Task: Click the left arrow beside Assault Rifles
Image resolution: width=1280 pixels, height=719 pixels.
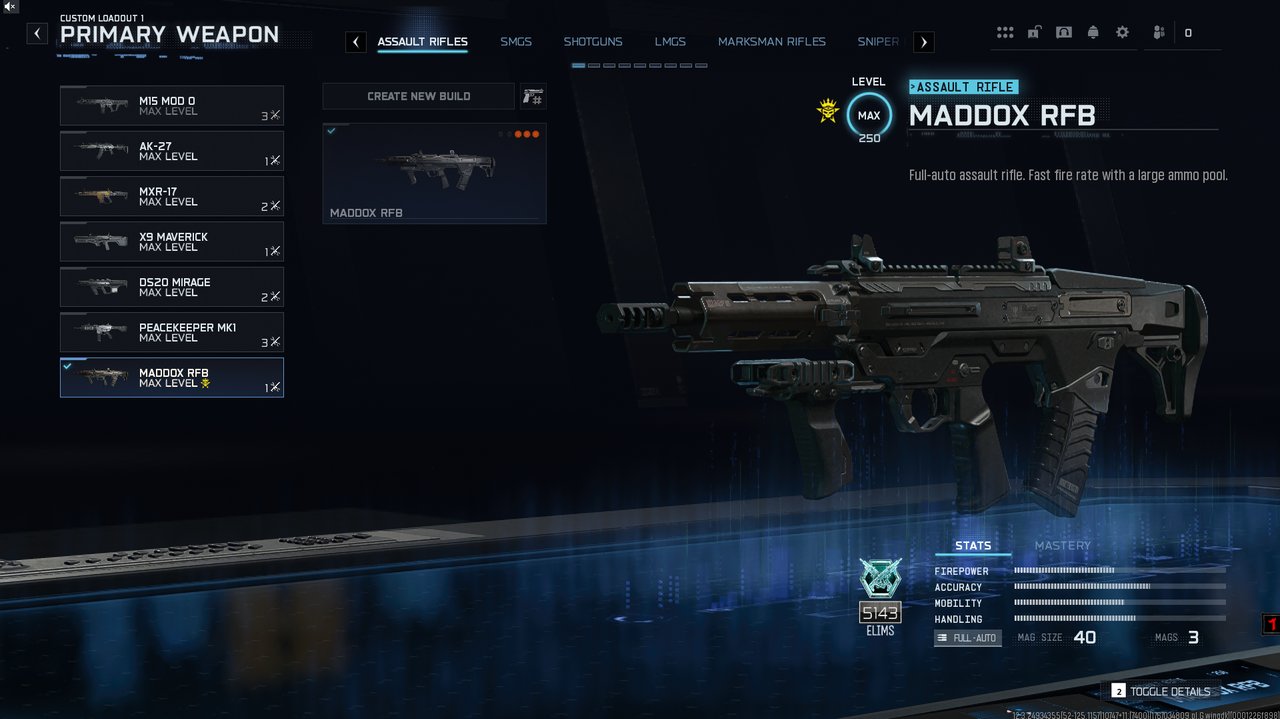Action: tap(356, 42)
